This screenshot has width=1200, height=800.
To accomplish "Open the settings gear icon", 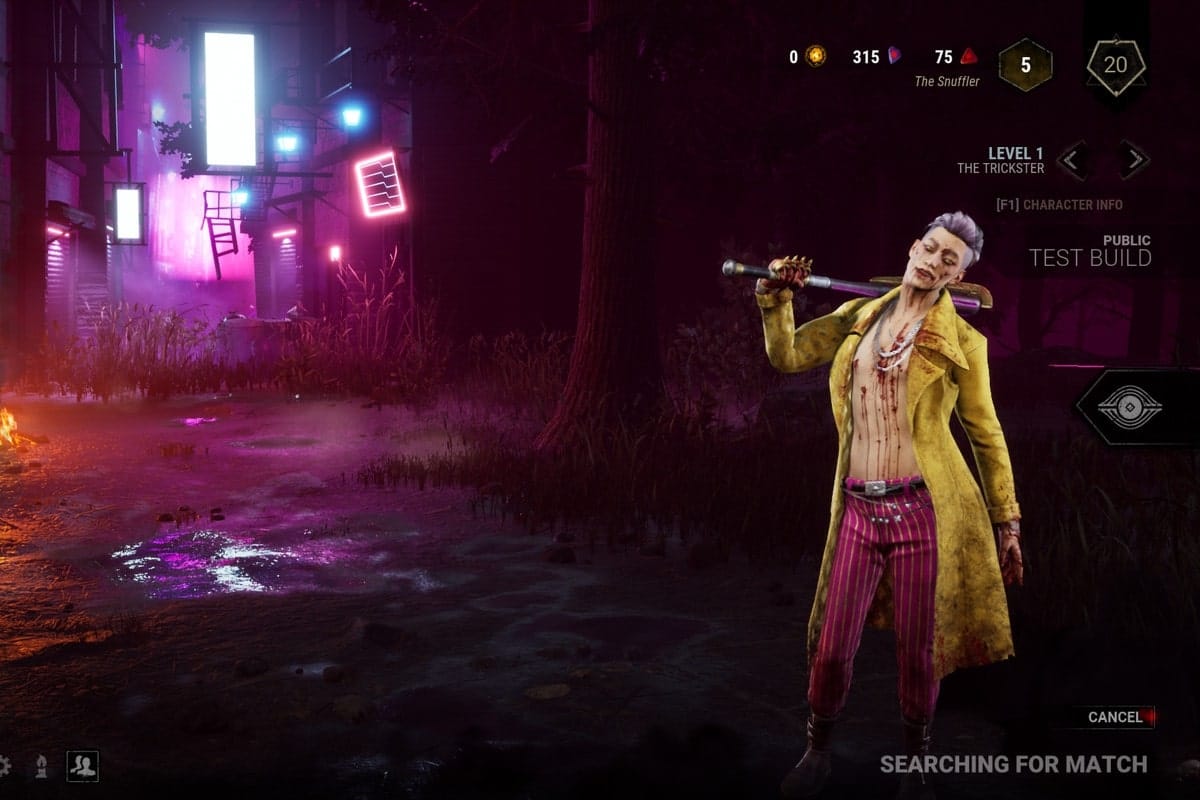I will coord(4,766).
